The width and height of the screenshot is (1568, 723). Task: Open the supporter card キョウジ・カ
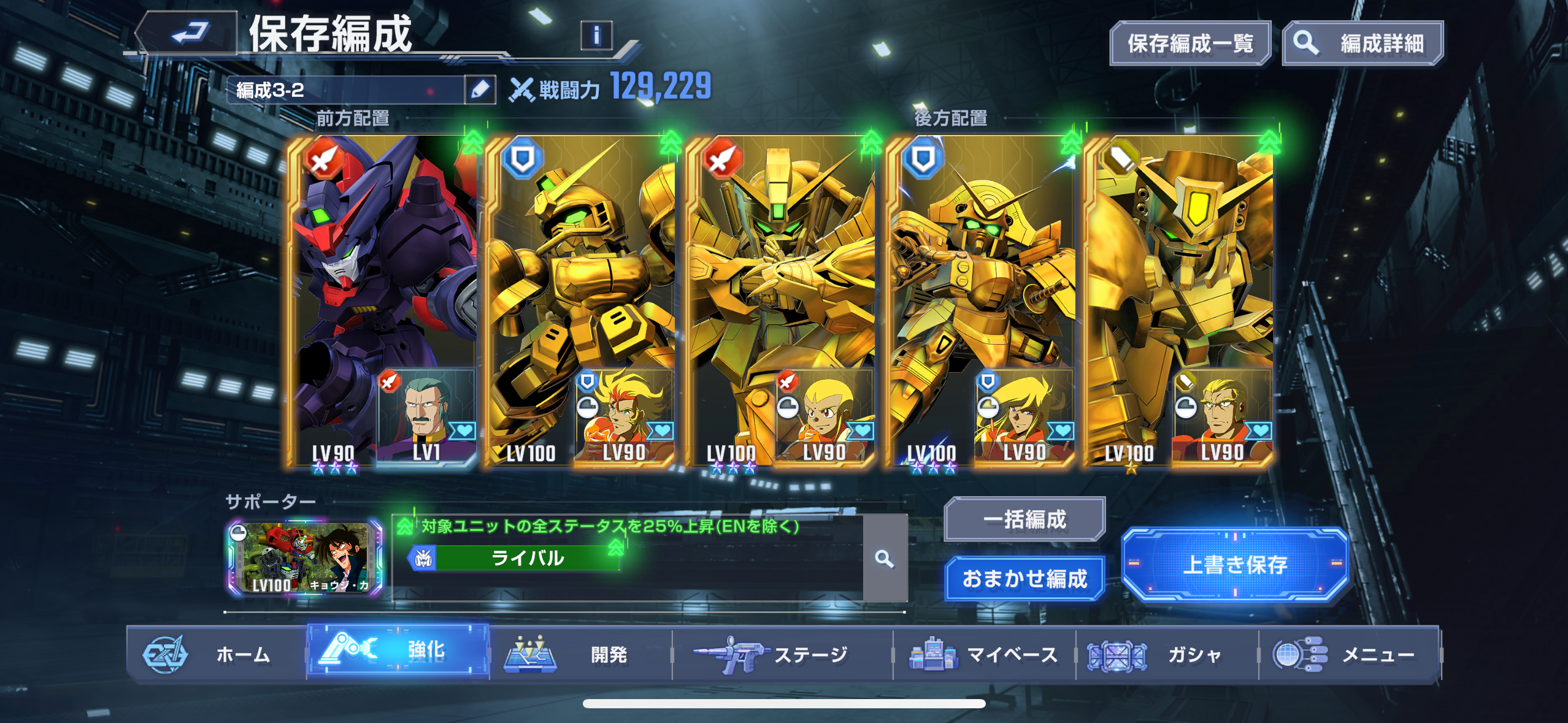tap(306, 558)
